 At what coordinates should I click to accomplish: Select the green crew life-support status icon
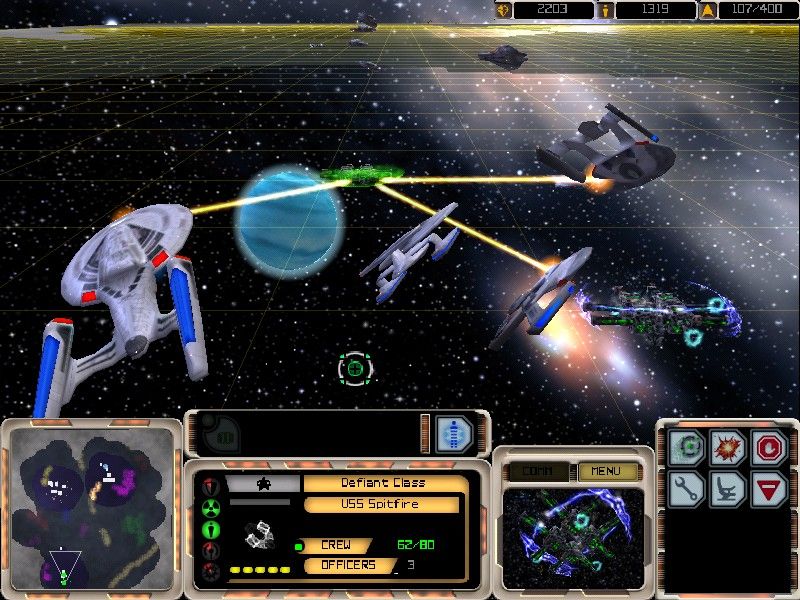pyautogui.click(x=211, y=528)
